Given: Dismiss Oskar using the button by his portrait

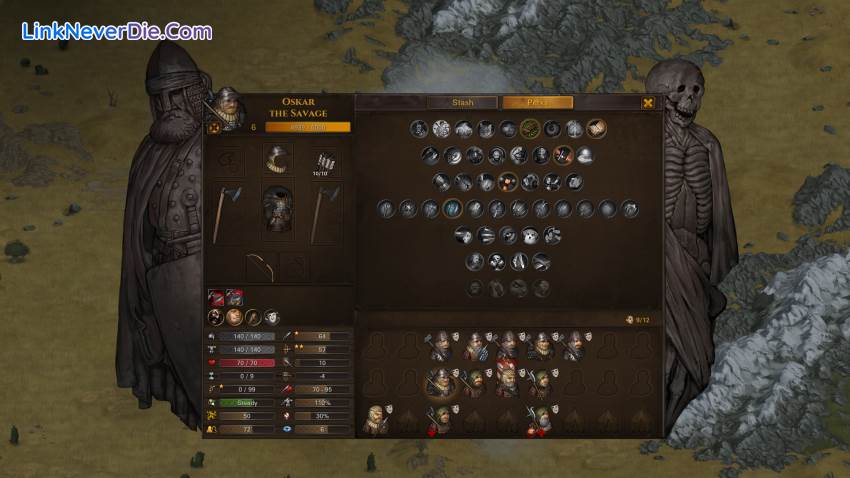Looking at the screenshot, I should coord(212,127).
